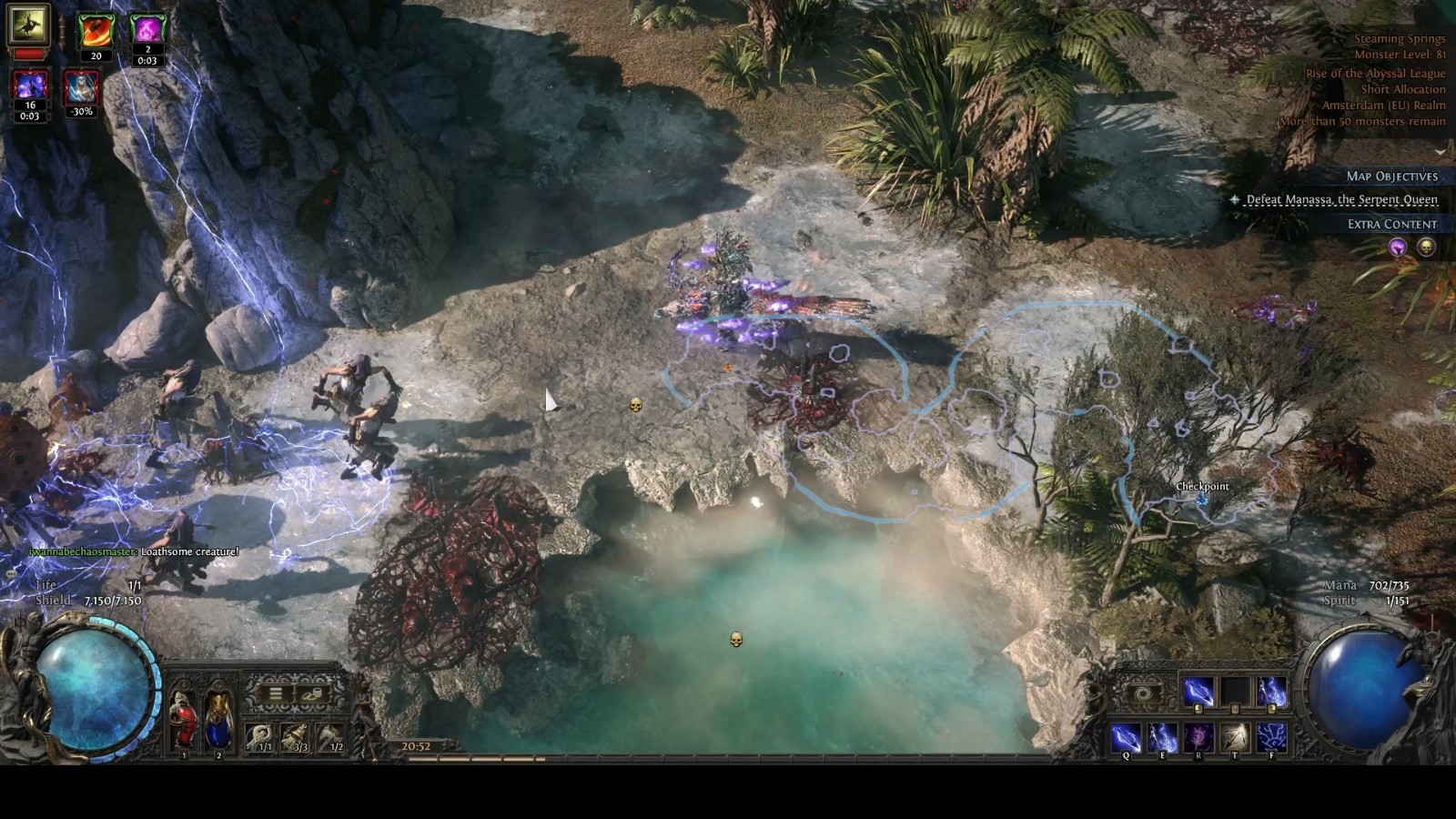This screenshot has width=1456, height=819.
Task: Activate the purple rune skill bound to R
Action: [1198, 737]
